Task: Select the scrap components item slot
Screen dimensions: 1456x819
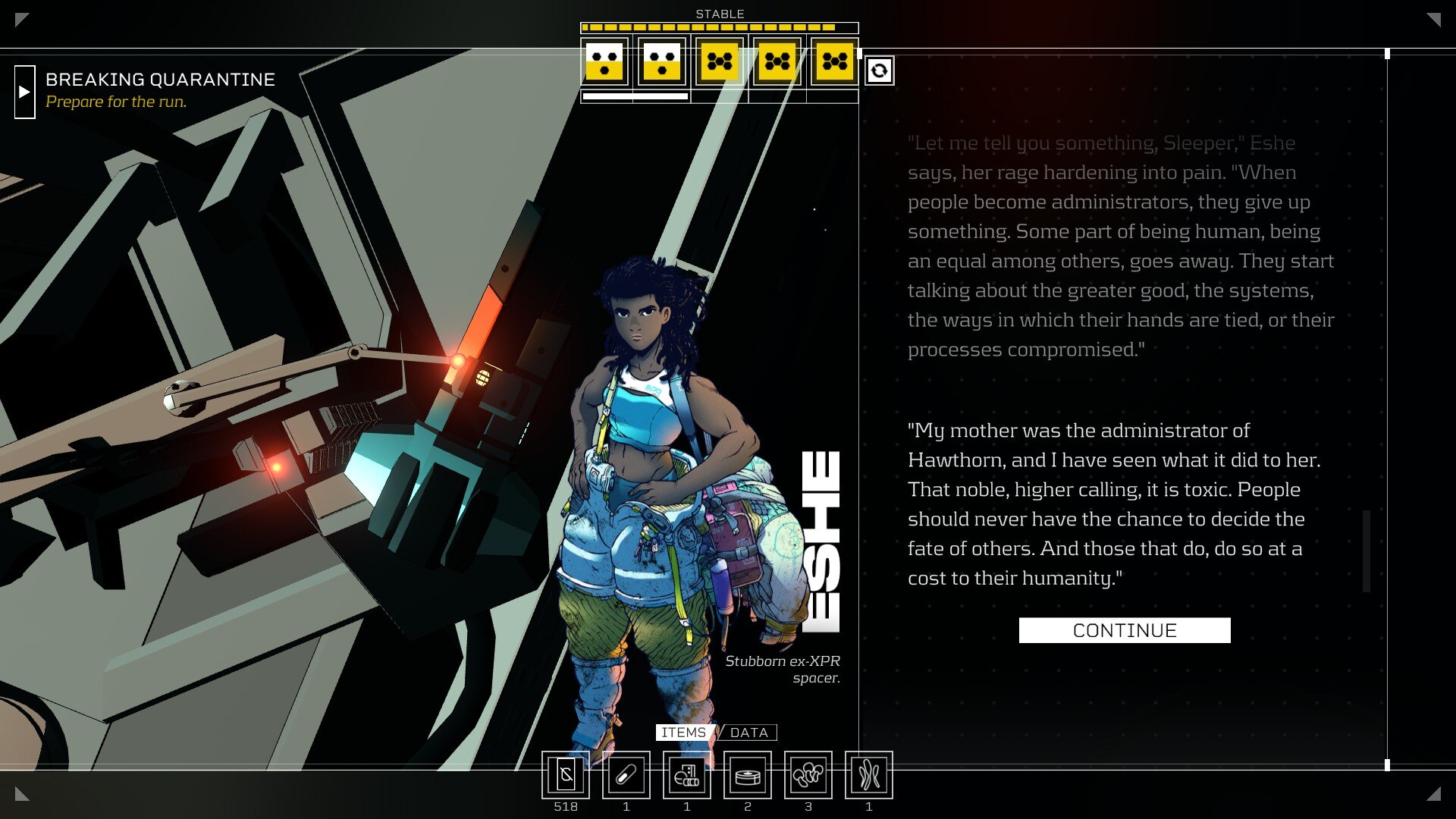Action: click(x=687, y=775)
